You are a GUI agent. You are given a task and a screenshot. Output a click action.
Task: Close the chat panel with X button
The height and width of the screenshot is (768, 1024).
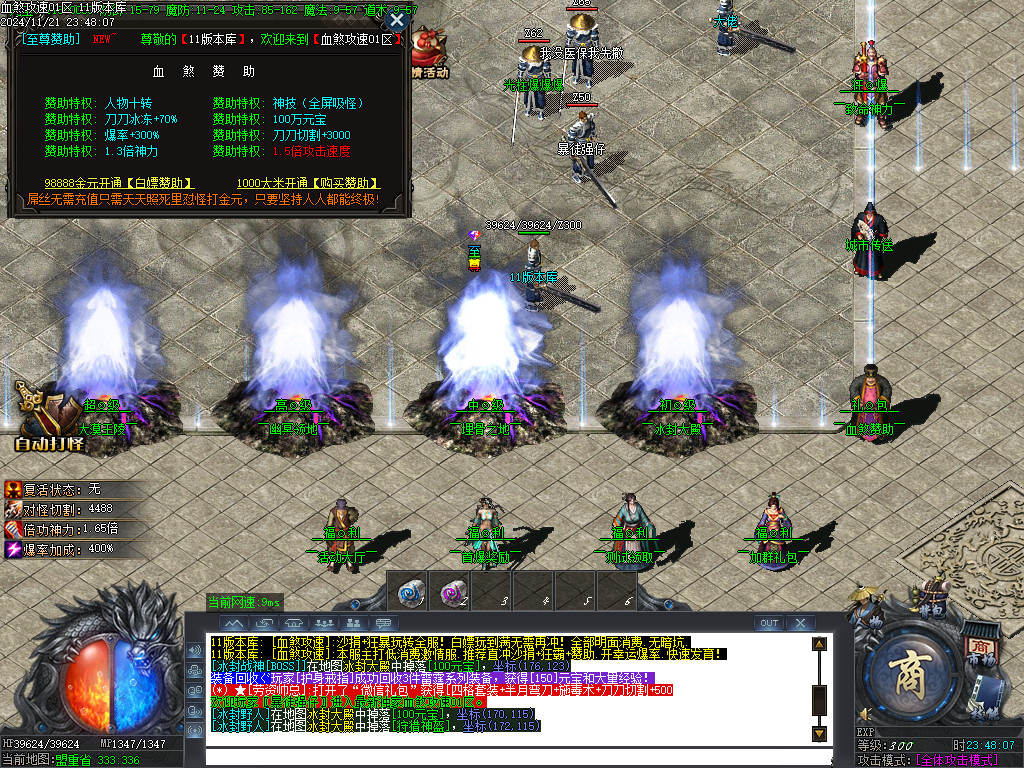(798, 623)
